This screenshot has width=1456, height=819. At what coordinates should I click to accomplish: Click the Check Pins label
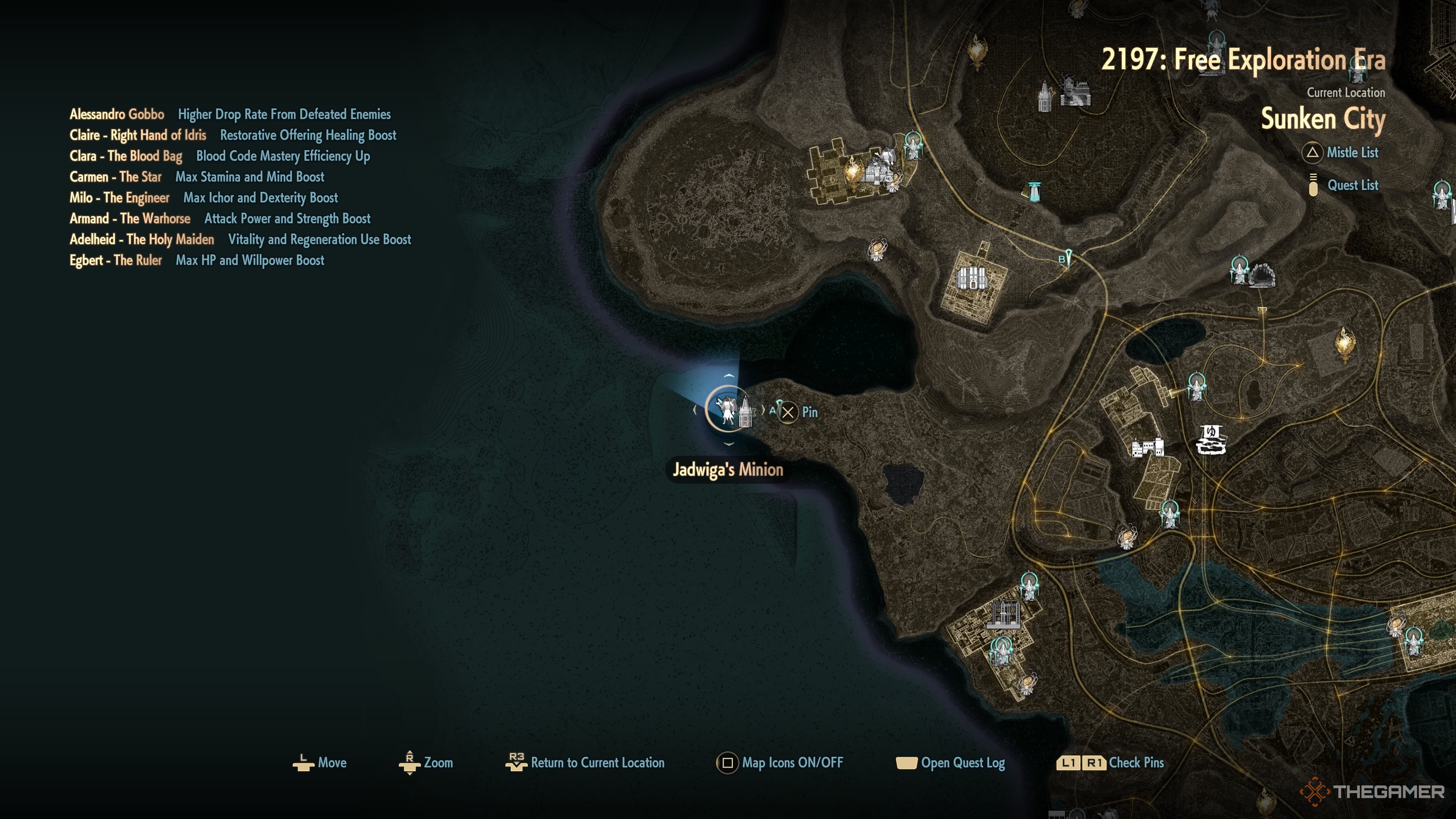click(1136, 763)
